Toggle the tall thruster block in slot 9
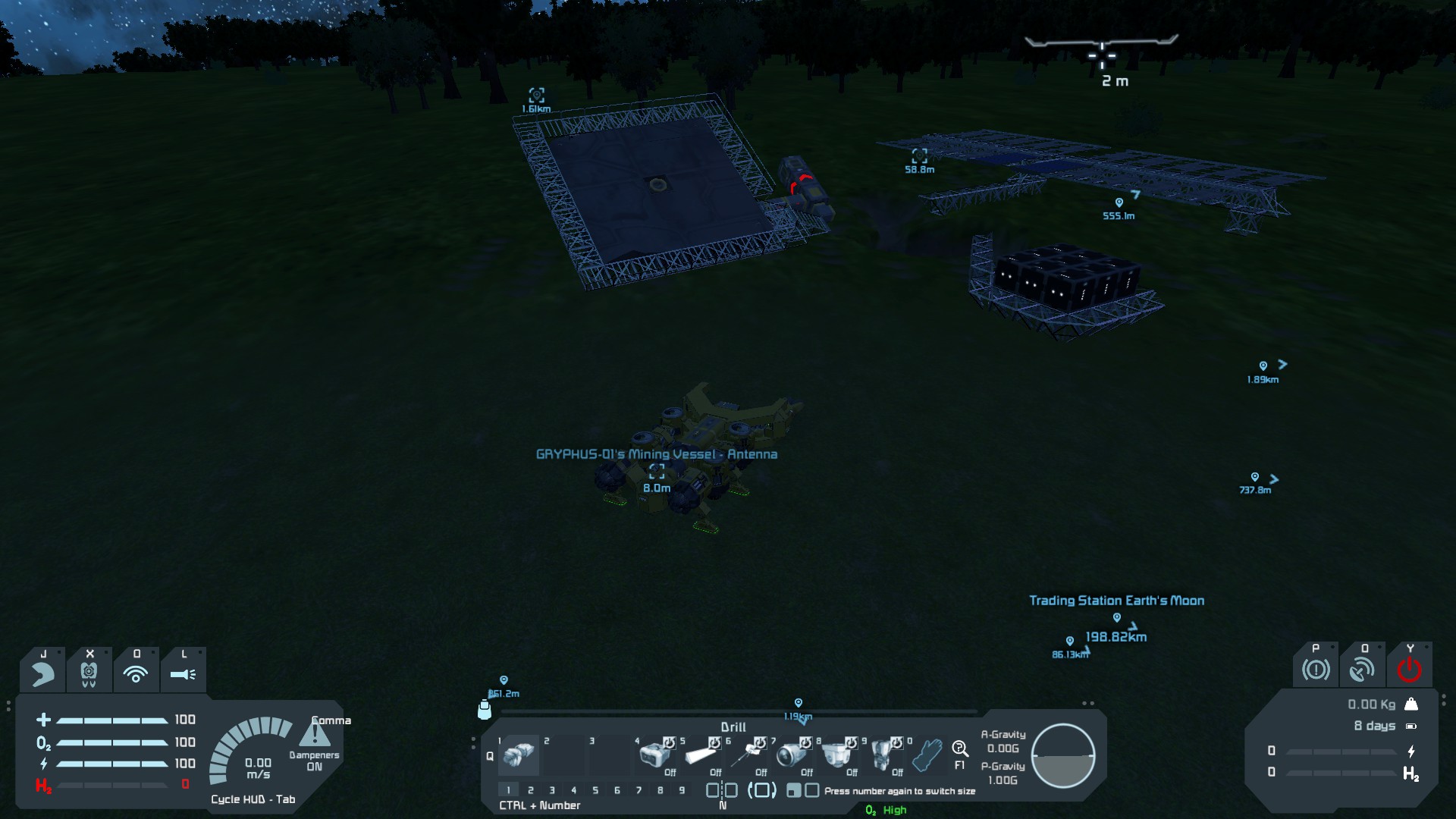1456x819 pixels. point(883,755)
